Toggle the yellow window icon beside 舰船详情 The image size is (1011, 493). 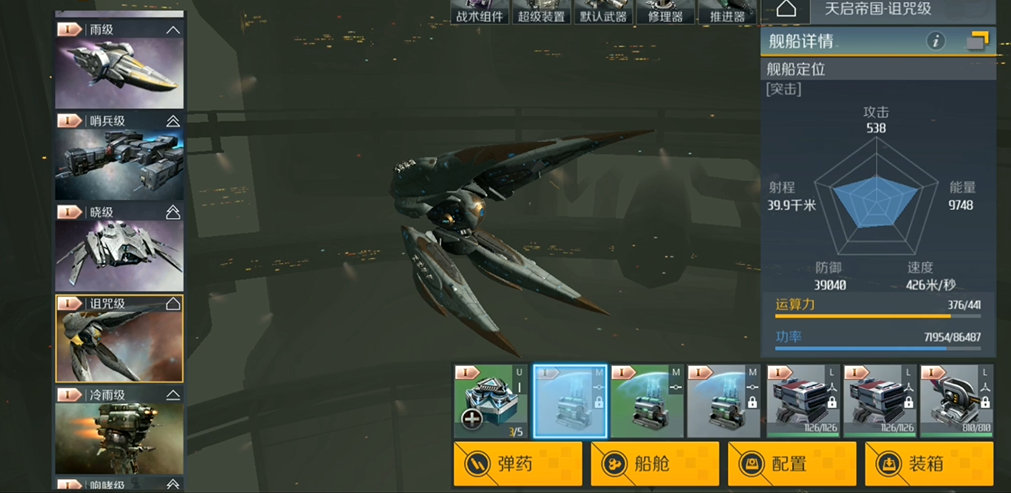pos(977,41)
